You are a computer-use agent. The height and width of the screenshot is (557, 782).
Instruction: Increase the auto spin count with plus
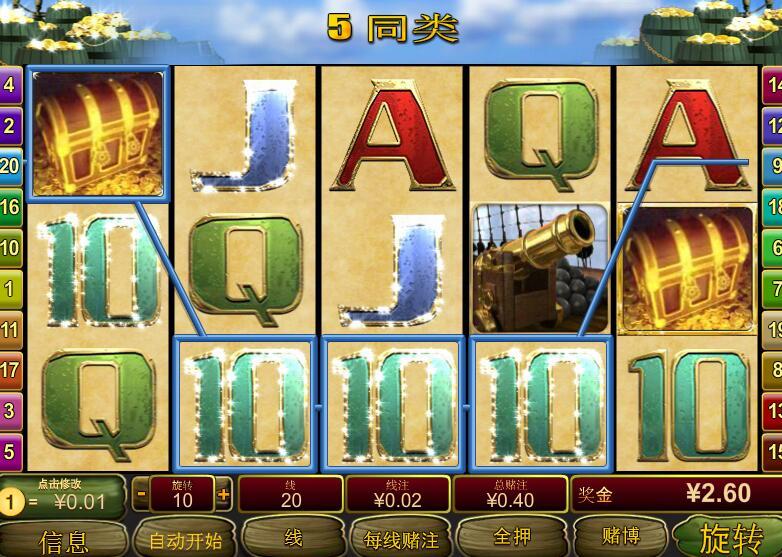pyautogui.click(x=223, y=493)
